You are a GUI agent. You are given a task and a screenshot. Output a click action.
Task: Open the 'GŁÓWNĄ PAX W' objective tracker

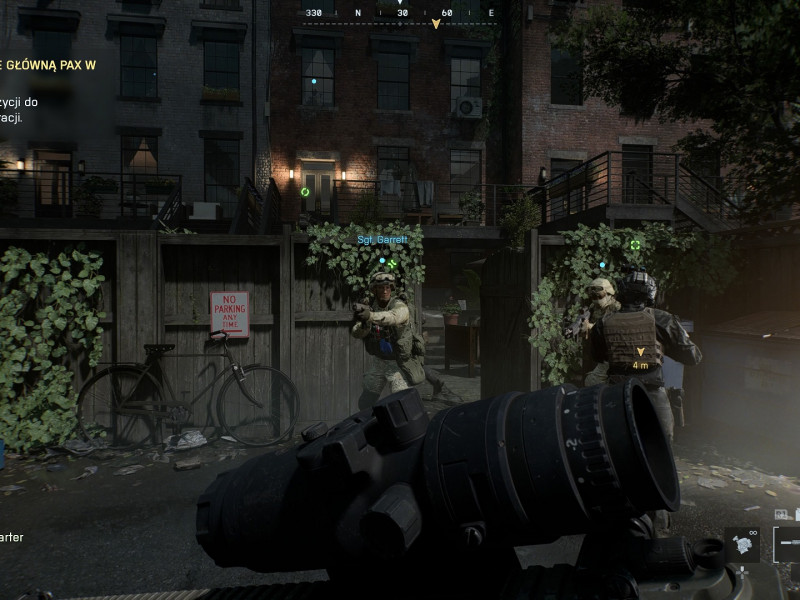point(50,66)
